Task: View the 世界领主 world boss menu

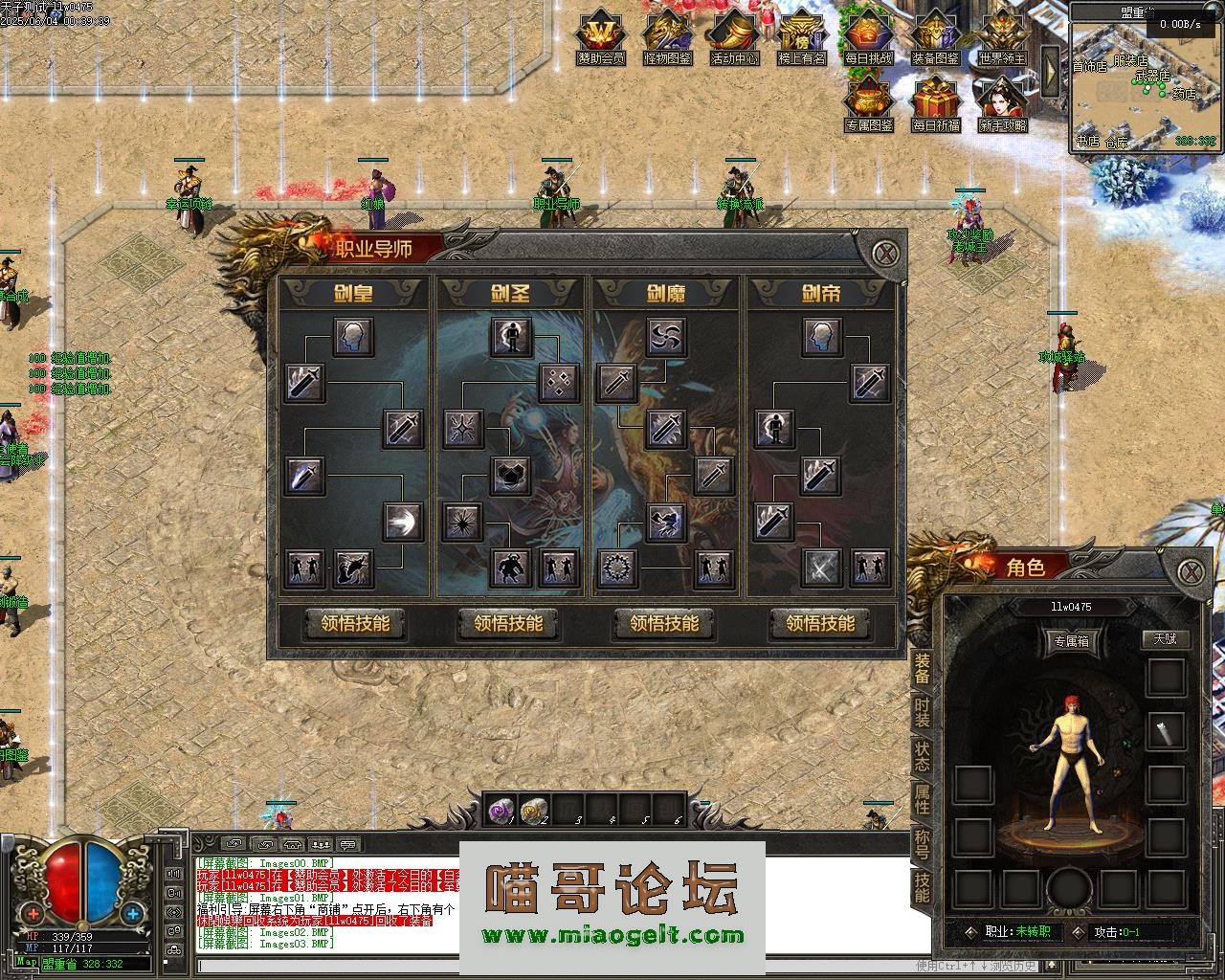Action: (x=1002, y=37)
